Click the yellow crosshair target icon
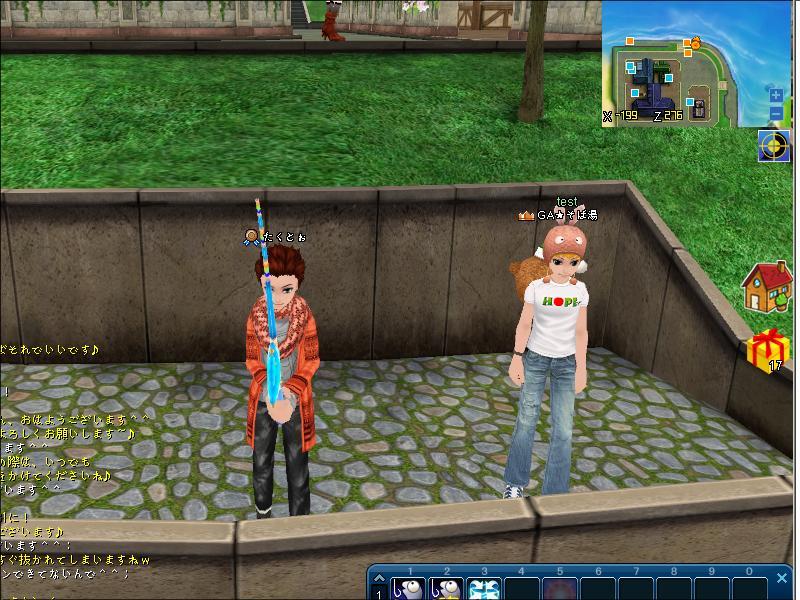The width and height of the screenshot is (800, 600). pos(774,146)
